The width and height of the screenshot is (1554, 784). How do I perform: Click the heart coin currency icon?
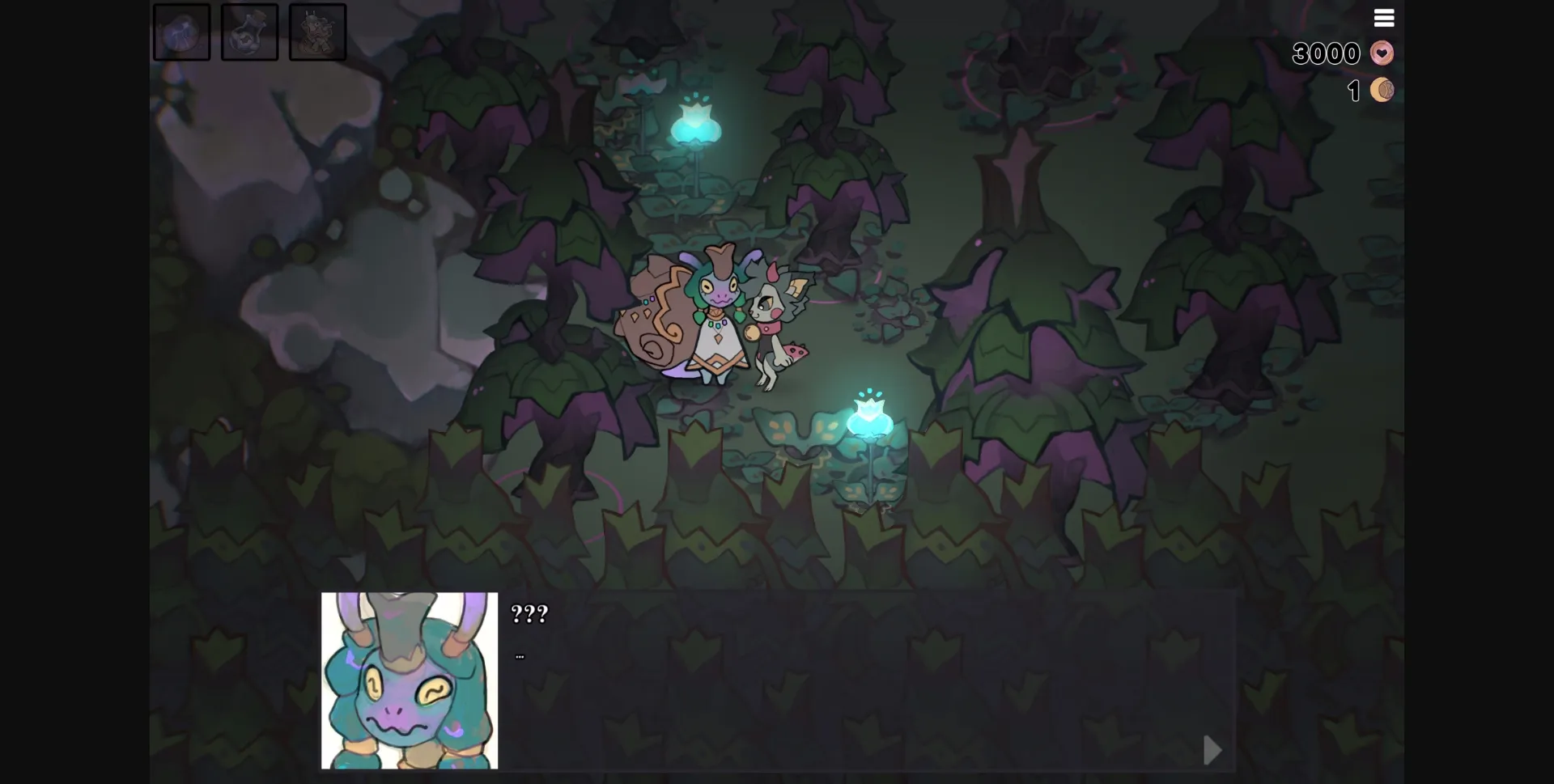click(1381, 53)
